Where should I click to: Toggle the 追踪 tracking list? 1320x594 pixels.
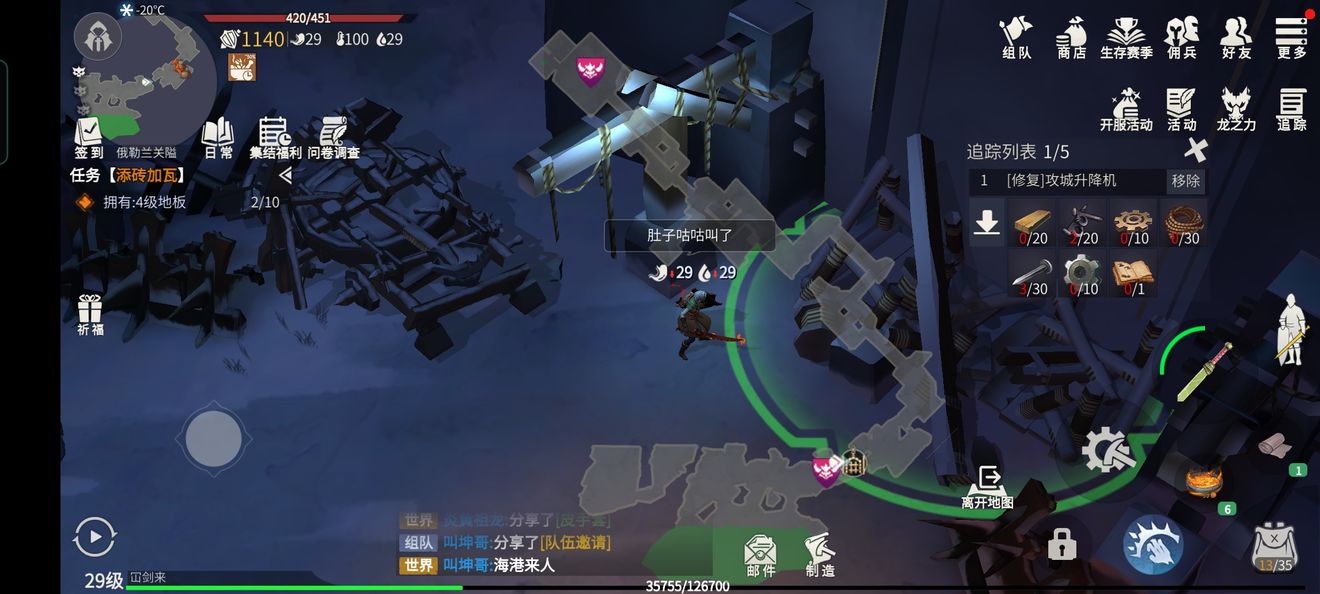click(1291, 108)
